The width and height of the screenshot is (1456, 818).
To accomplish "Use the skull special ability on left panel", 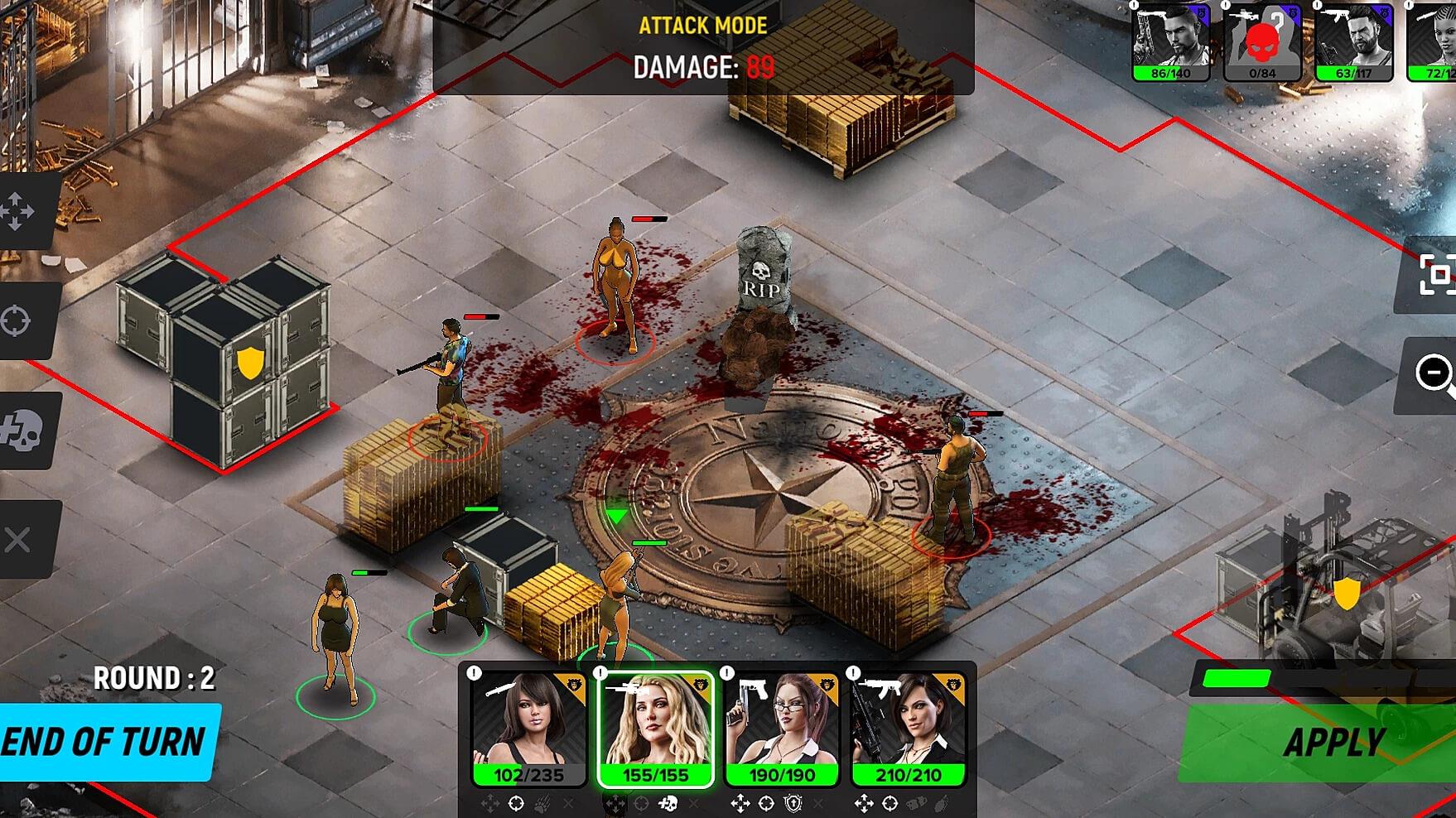I will point(22,431).
